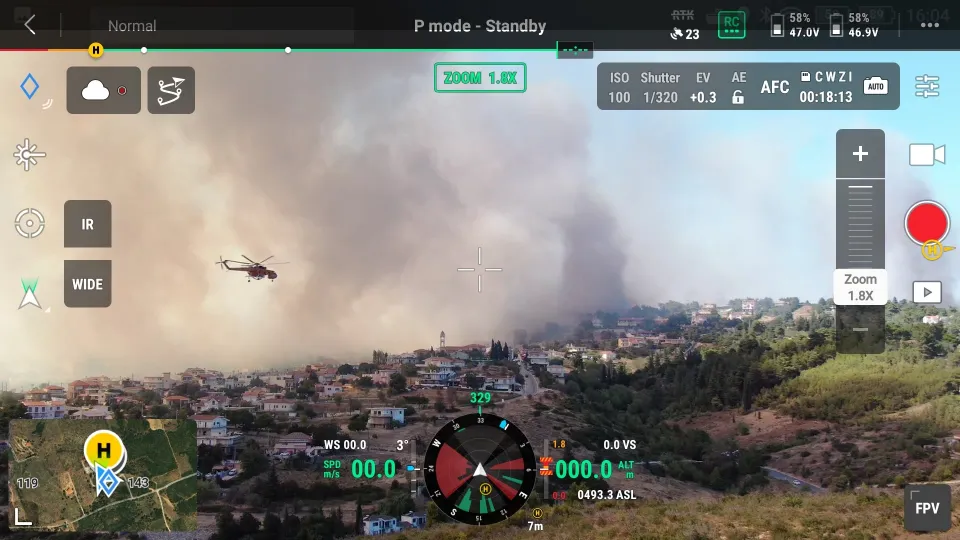Select the AFC focus mode
This screenshot has height=540, width=960.
coord(775,87)
